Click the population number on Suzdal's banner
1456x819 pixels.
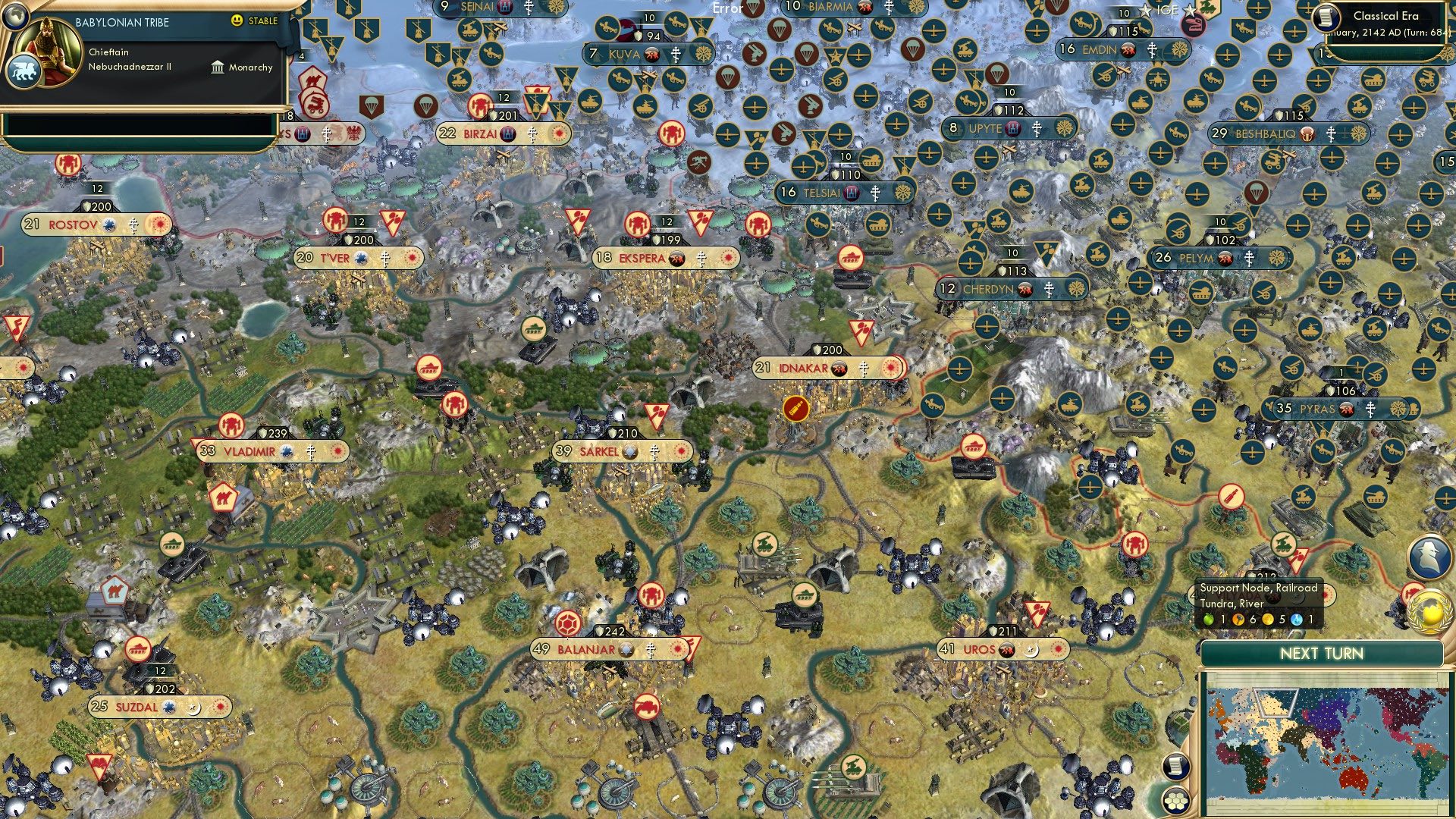pos(99,706)
